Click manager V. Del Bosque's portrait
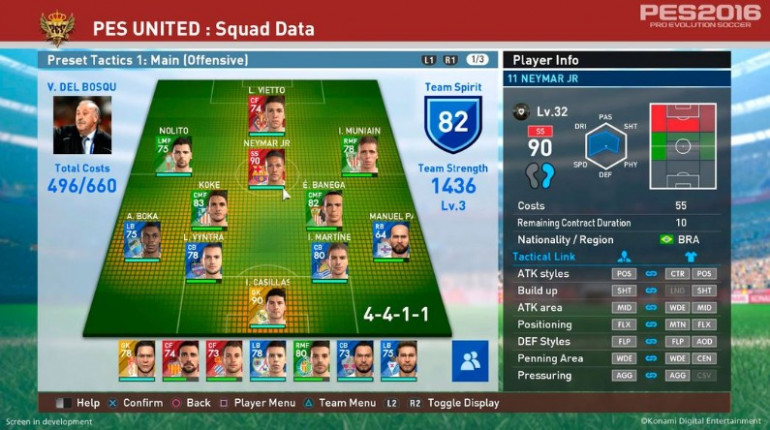 click(x=82, y=125)
